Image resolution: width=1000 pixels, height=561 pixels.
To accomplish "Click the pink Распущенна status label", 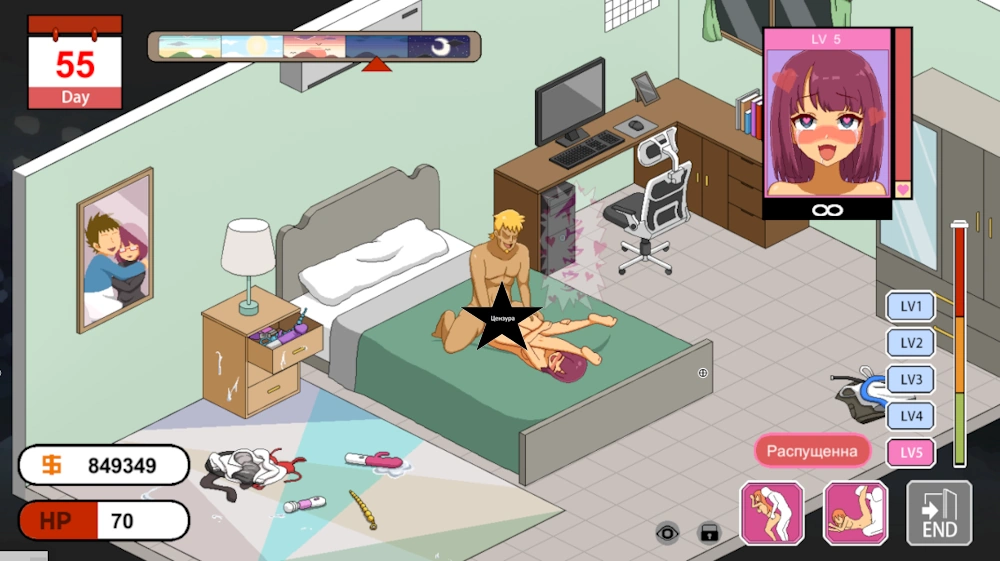I will pyautogui.click(x=812, y=451).
